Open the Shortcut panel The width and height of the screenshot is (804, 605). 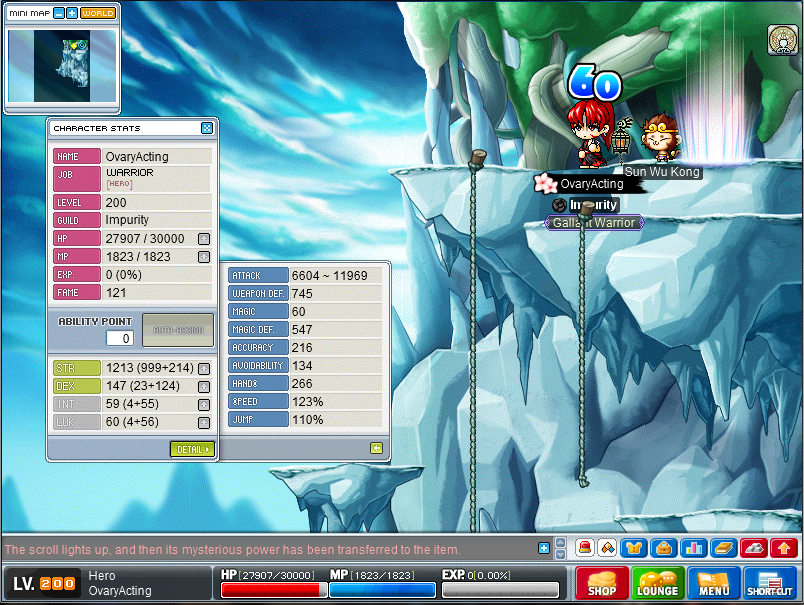[770, 583]
